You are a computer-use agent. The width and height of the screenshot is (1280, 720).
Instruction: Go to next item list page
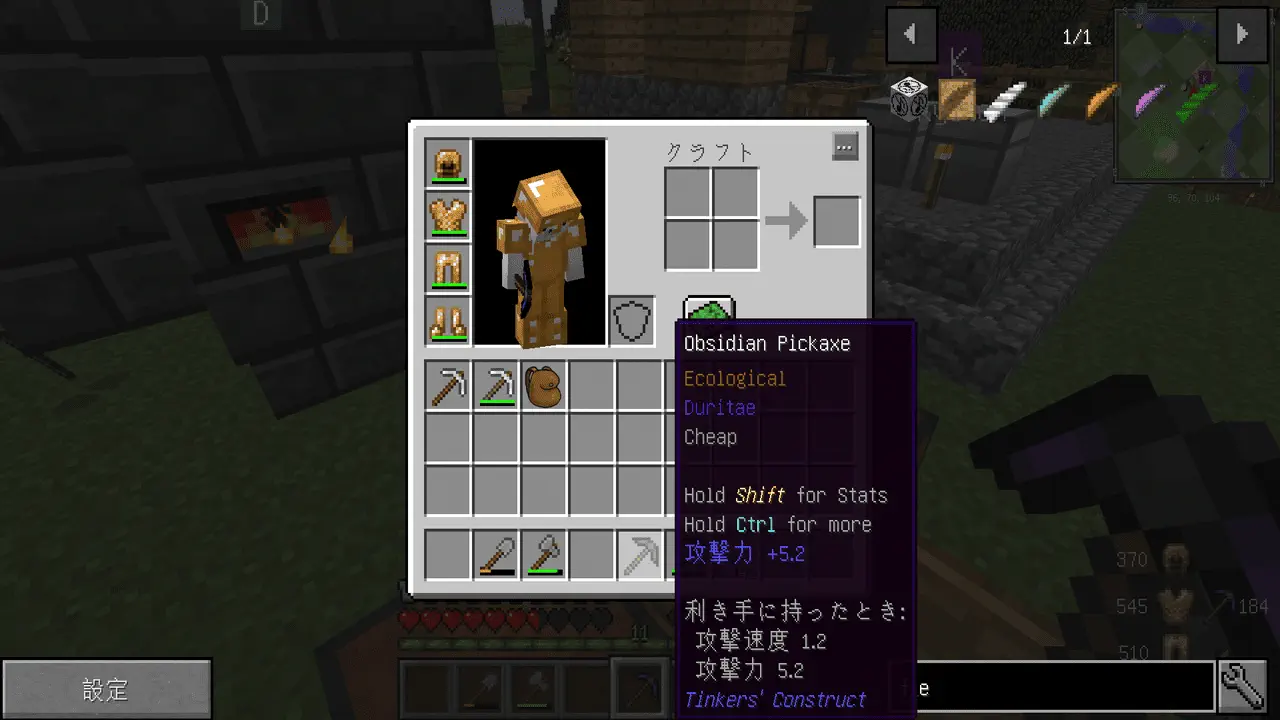(x=1241, y=35)
